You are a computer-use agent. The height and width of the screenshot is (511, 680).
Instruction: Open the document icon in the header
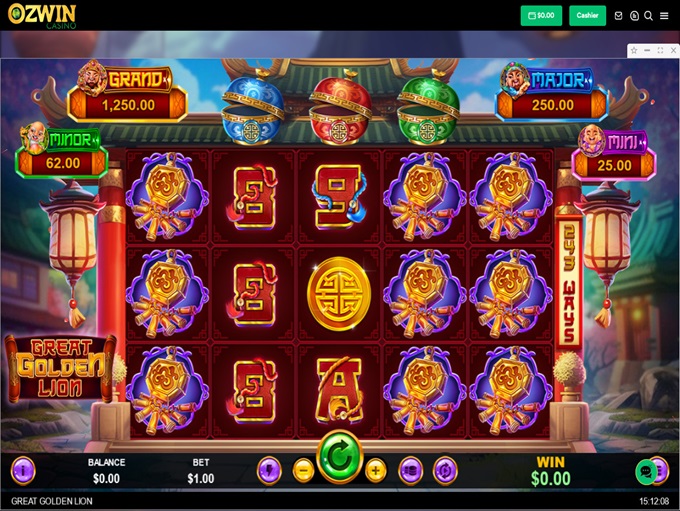(634, 16)
